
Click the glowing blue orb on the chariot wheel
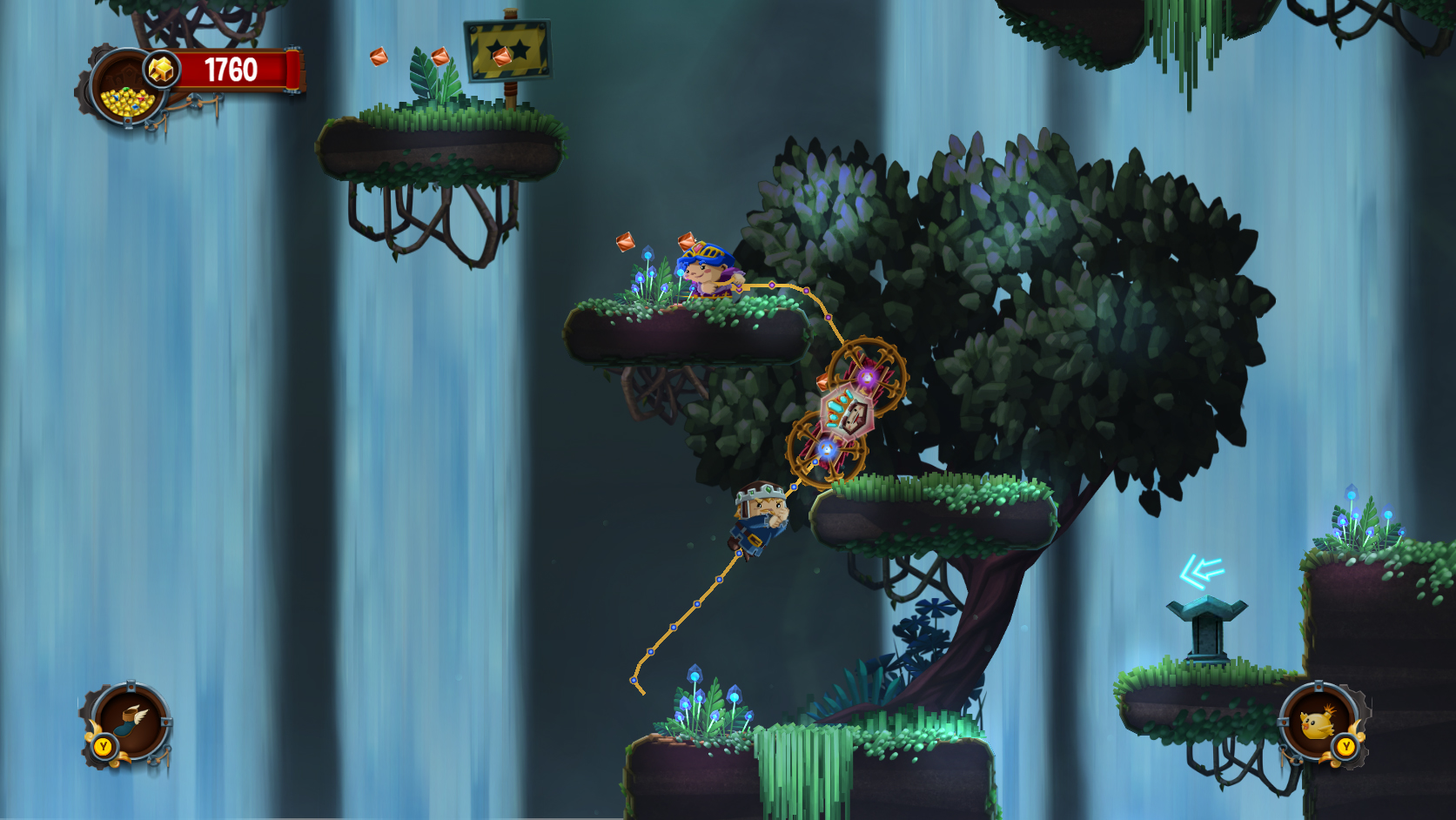829,448
